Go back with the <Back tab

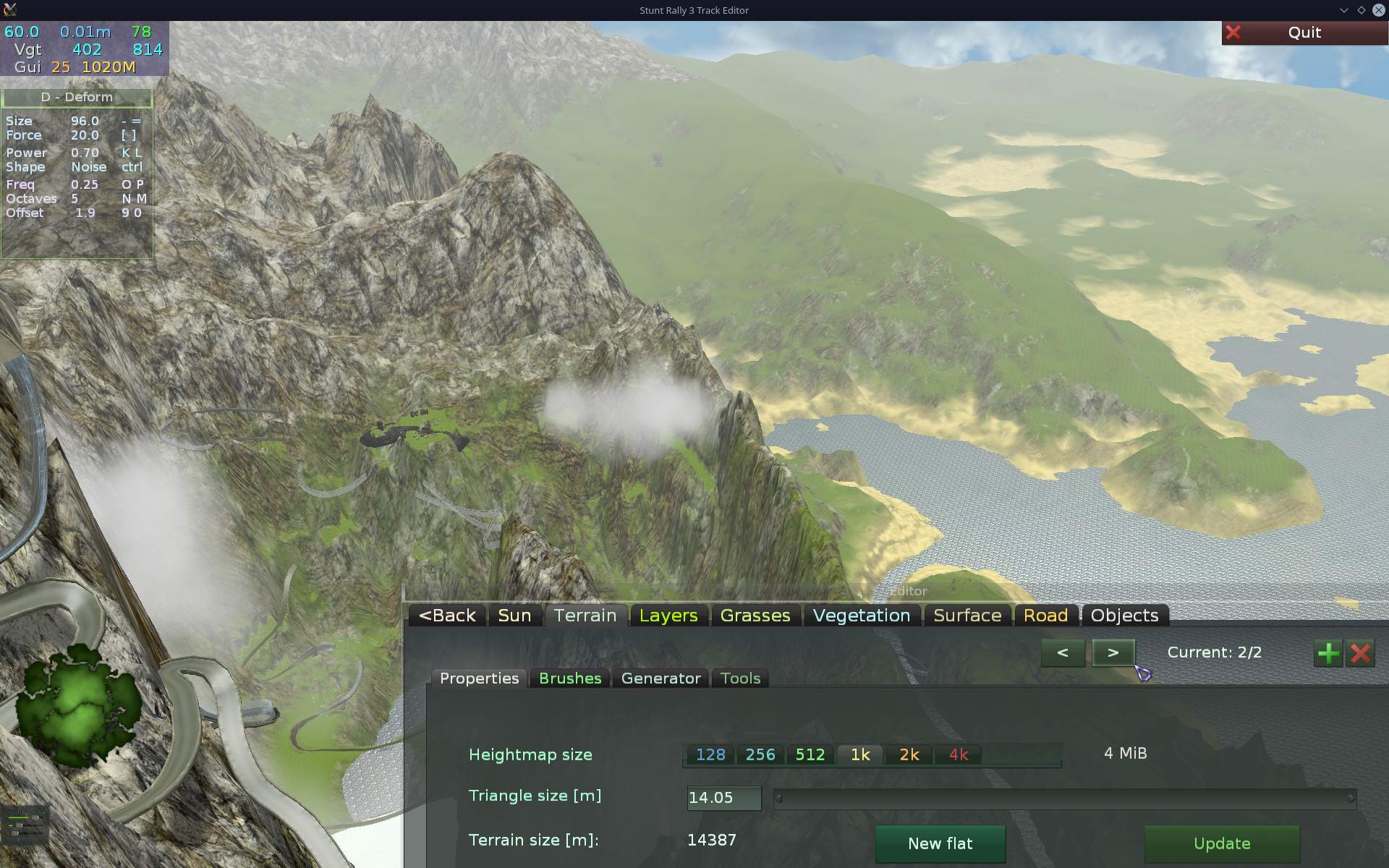pos(447,616)
